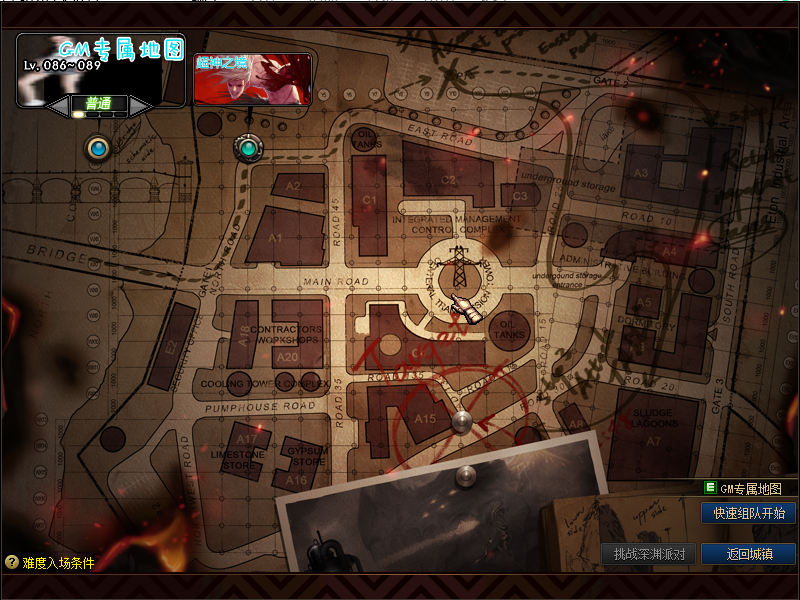Pick the blue orb dungeon node

97,149
